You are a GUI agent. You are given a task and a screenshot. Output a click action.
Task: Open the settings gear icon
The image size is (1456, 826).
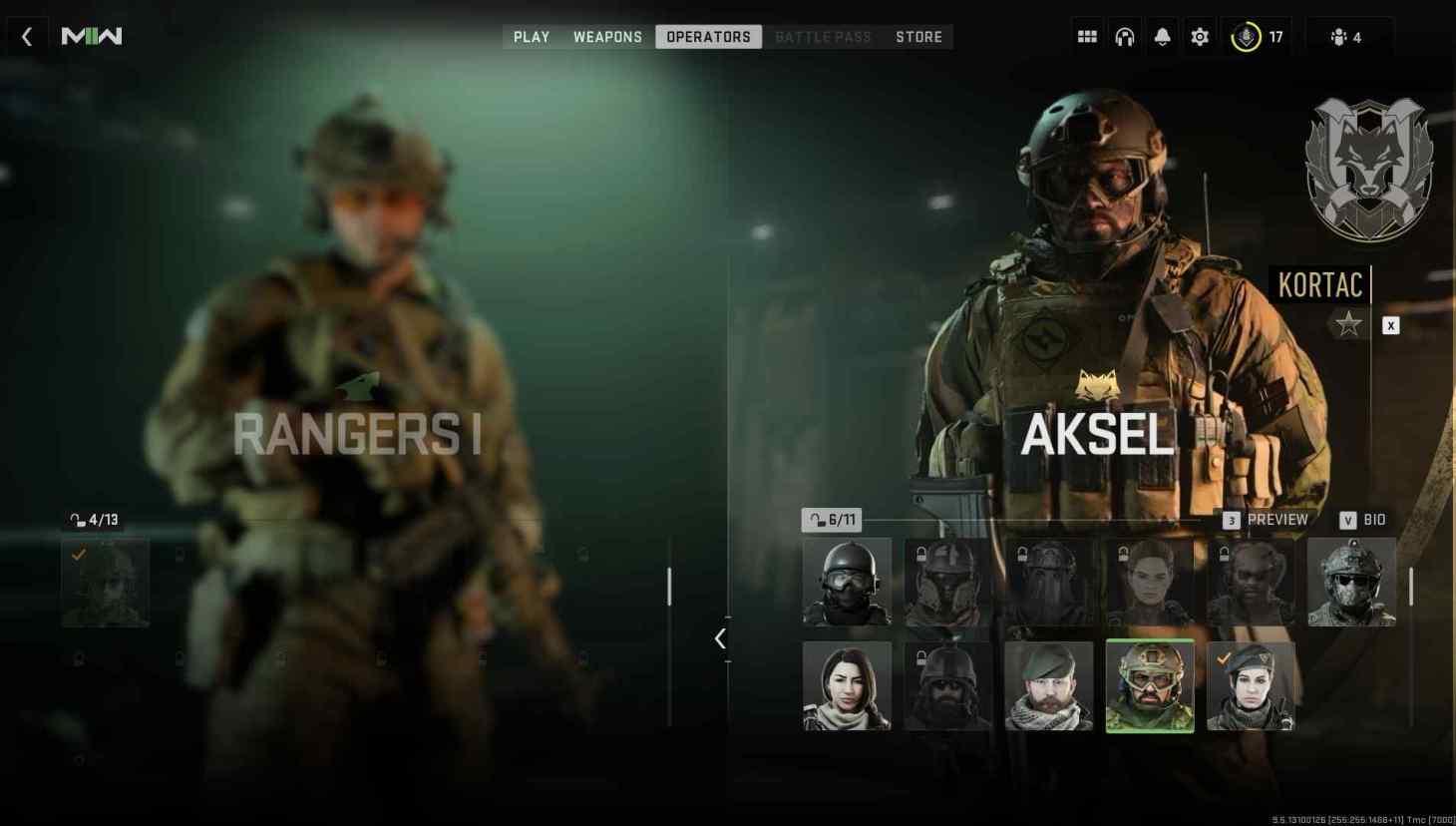point(1200,36)
